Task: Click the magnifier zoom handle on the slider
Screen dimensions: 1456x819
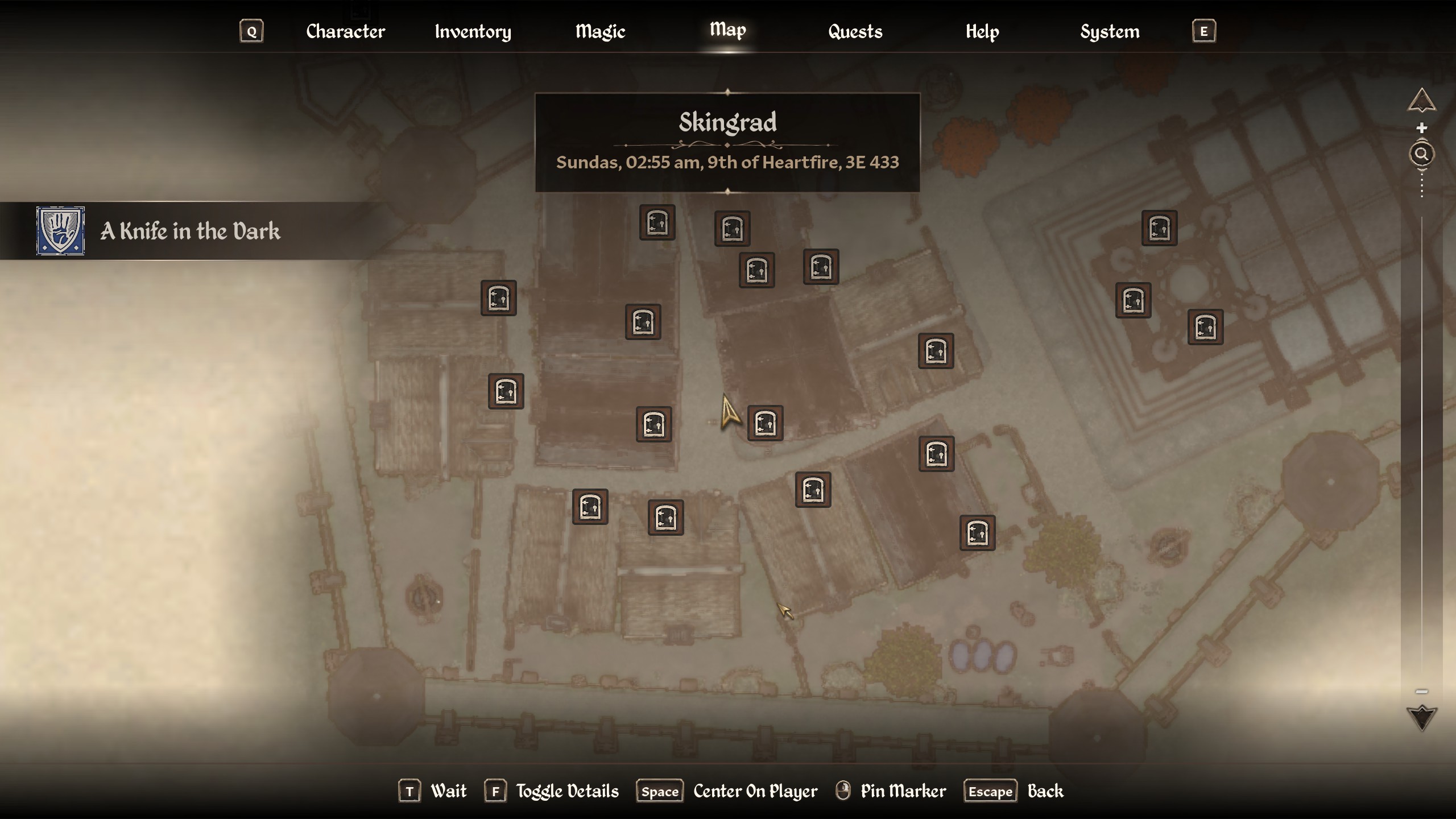Action: click(1421, 154)
